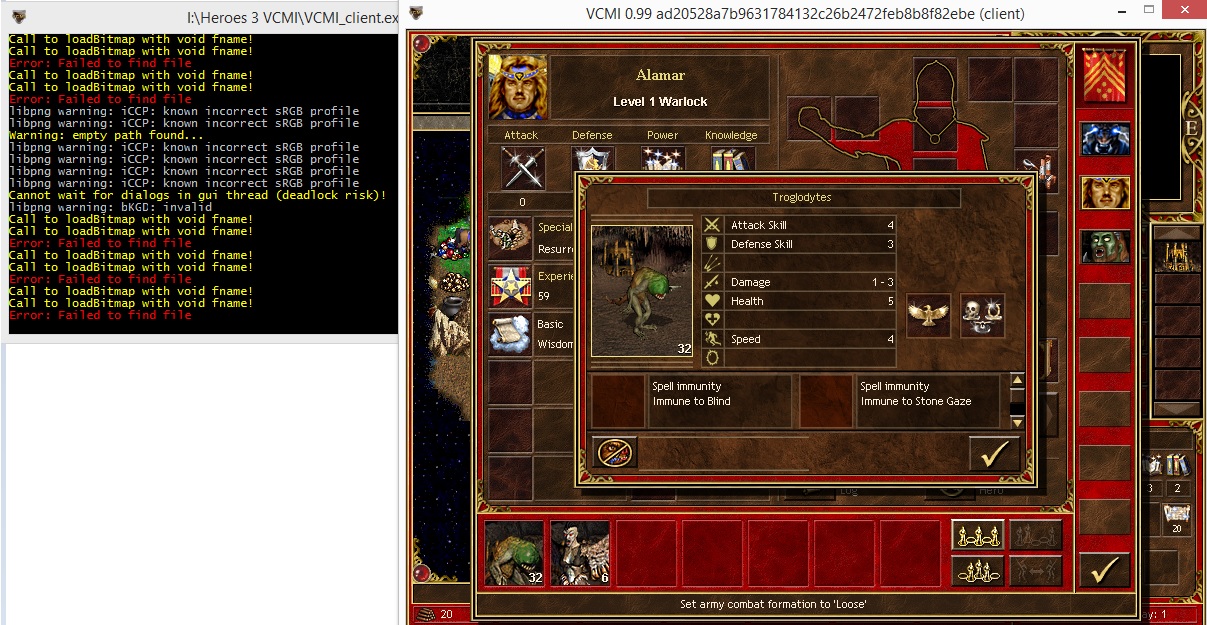
Task: Select the skull and horseshoe luck icon
Action: coord(982,315)
